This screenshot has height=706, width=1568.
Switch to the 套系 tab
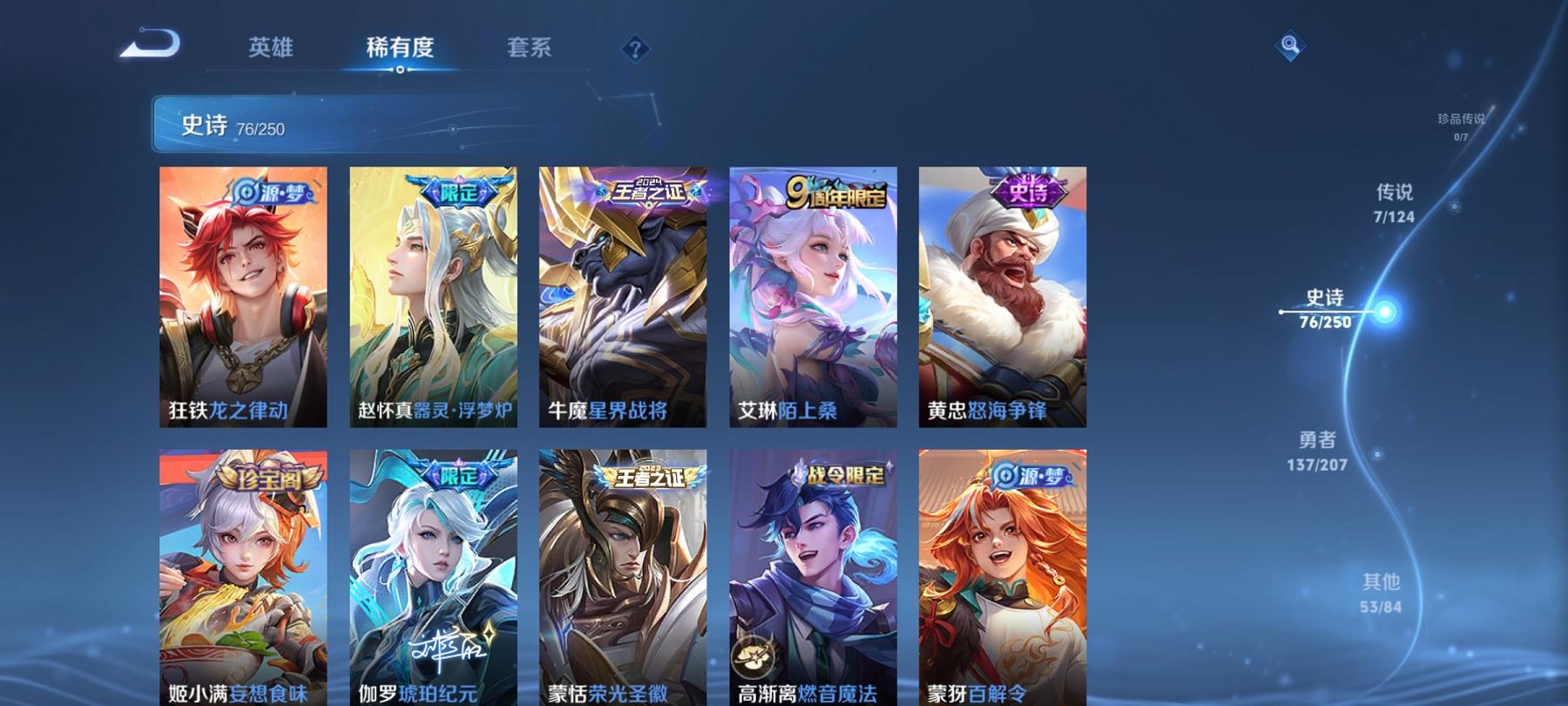[x=531, y=49]
